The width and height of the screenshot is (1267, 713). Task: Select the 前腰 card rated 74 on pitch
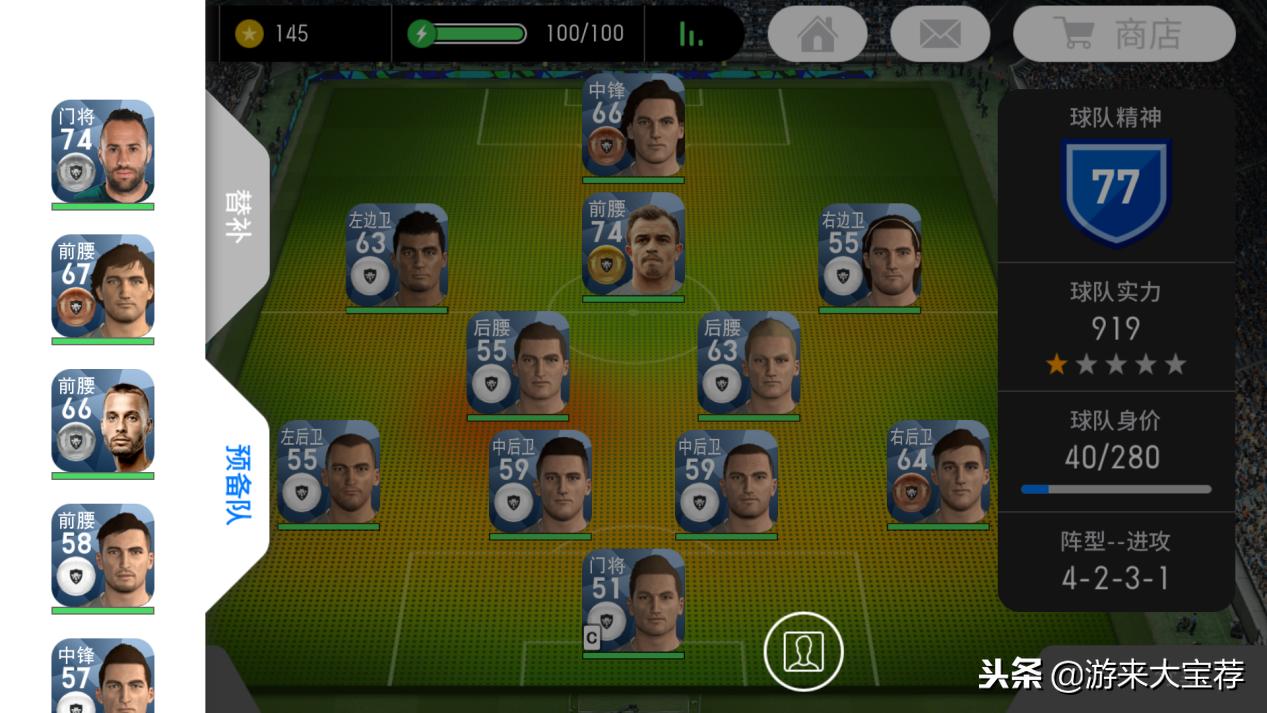click(x=633, y=243)
